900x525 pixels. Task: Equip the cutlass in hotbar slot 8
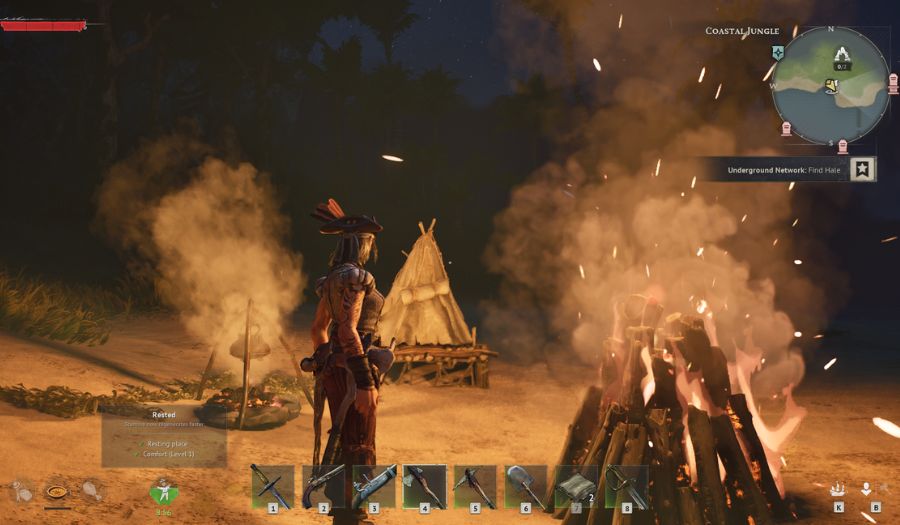(x=627, y=486)
